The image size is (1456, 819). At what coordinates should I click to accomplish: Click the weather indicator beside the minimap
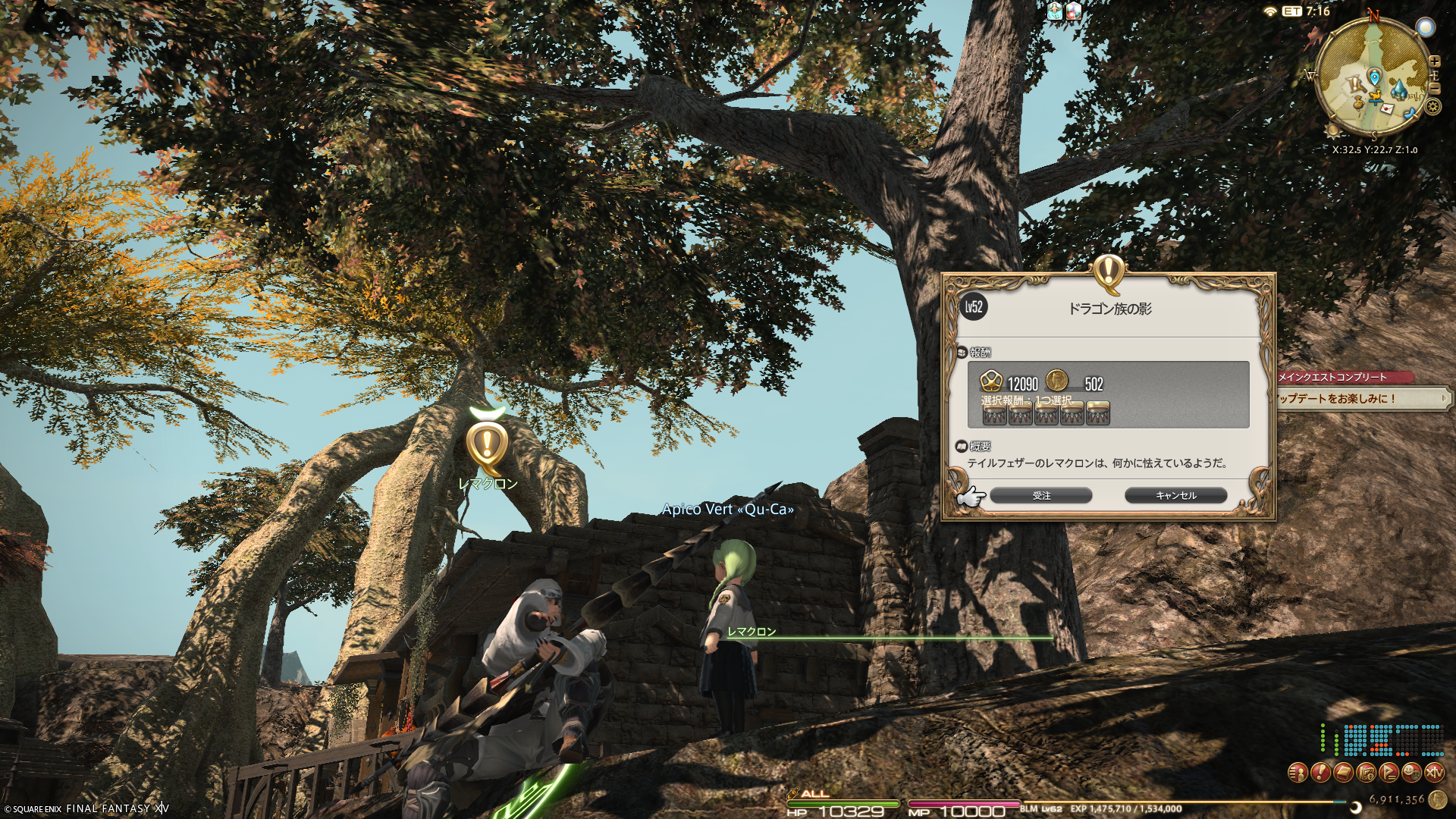coord(1426,28)
